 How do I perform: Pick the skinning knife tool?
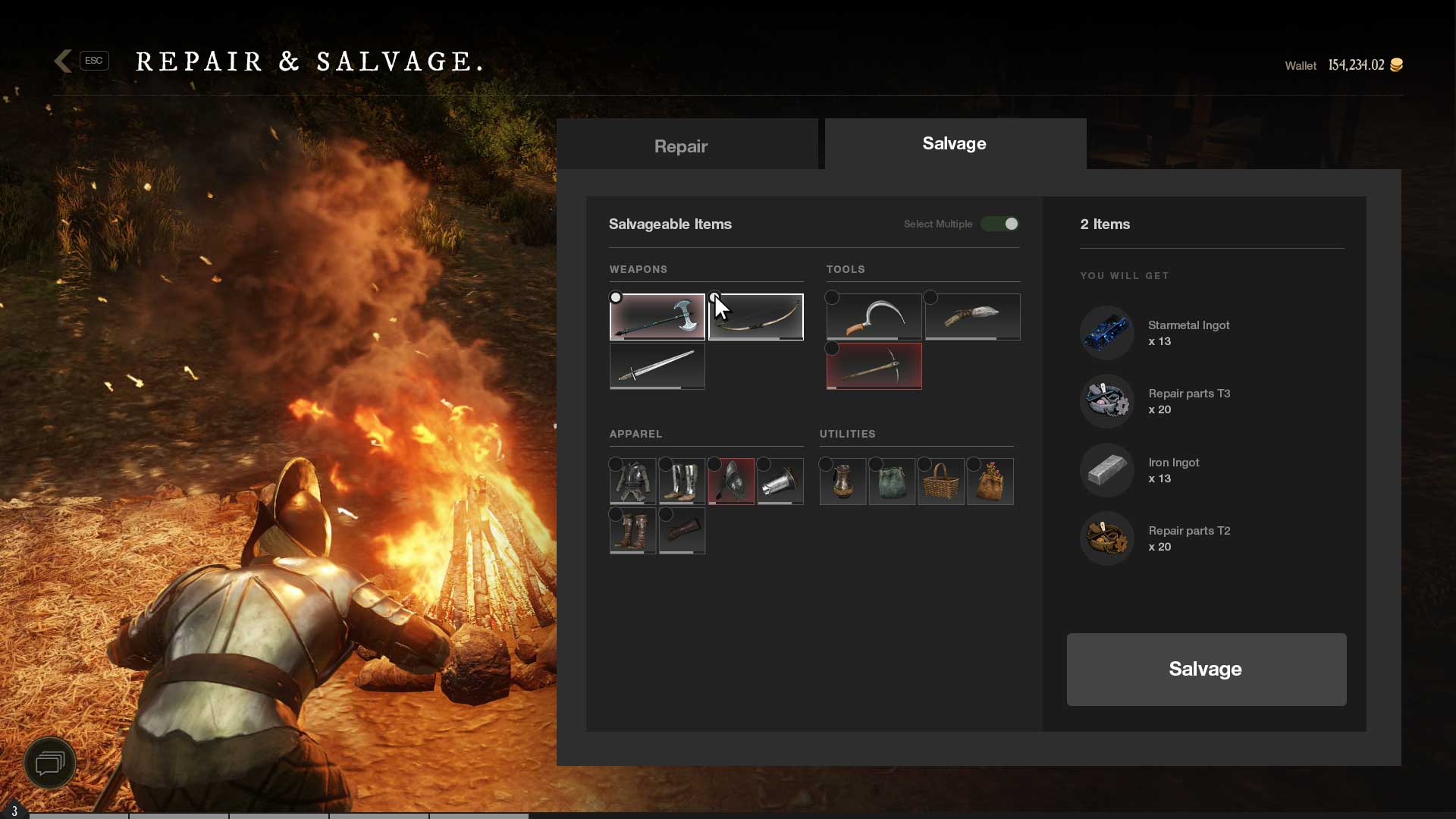pos(972,317)
